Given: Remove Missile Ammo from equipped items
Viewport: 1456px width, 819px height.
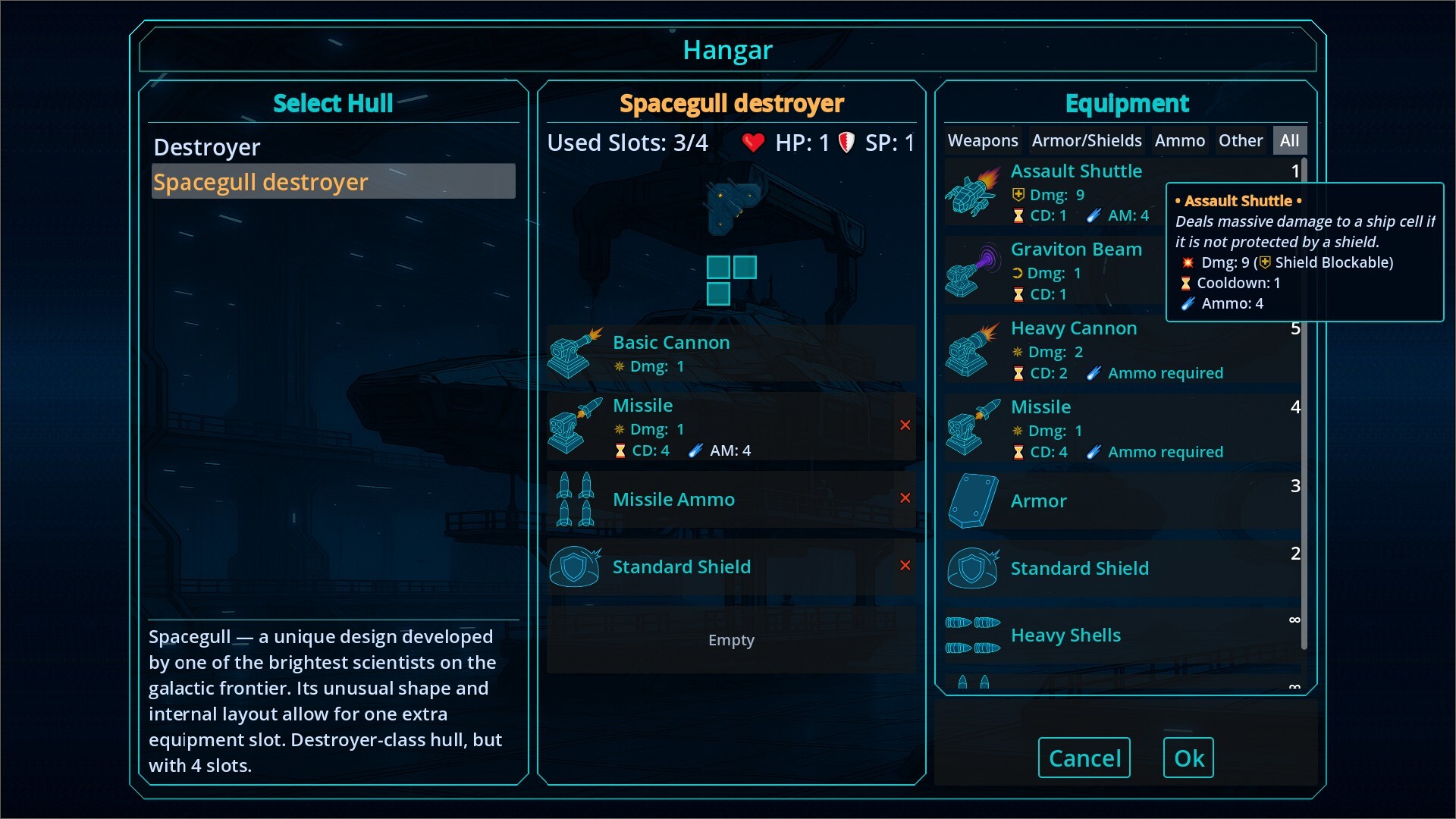Looking at the screenshot, I should (906, 498).
